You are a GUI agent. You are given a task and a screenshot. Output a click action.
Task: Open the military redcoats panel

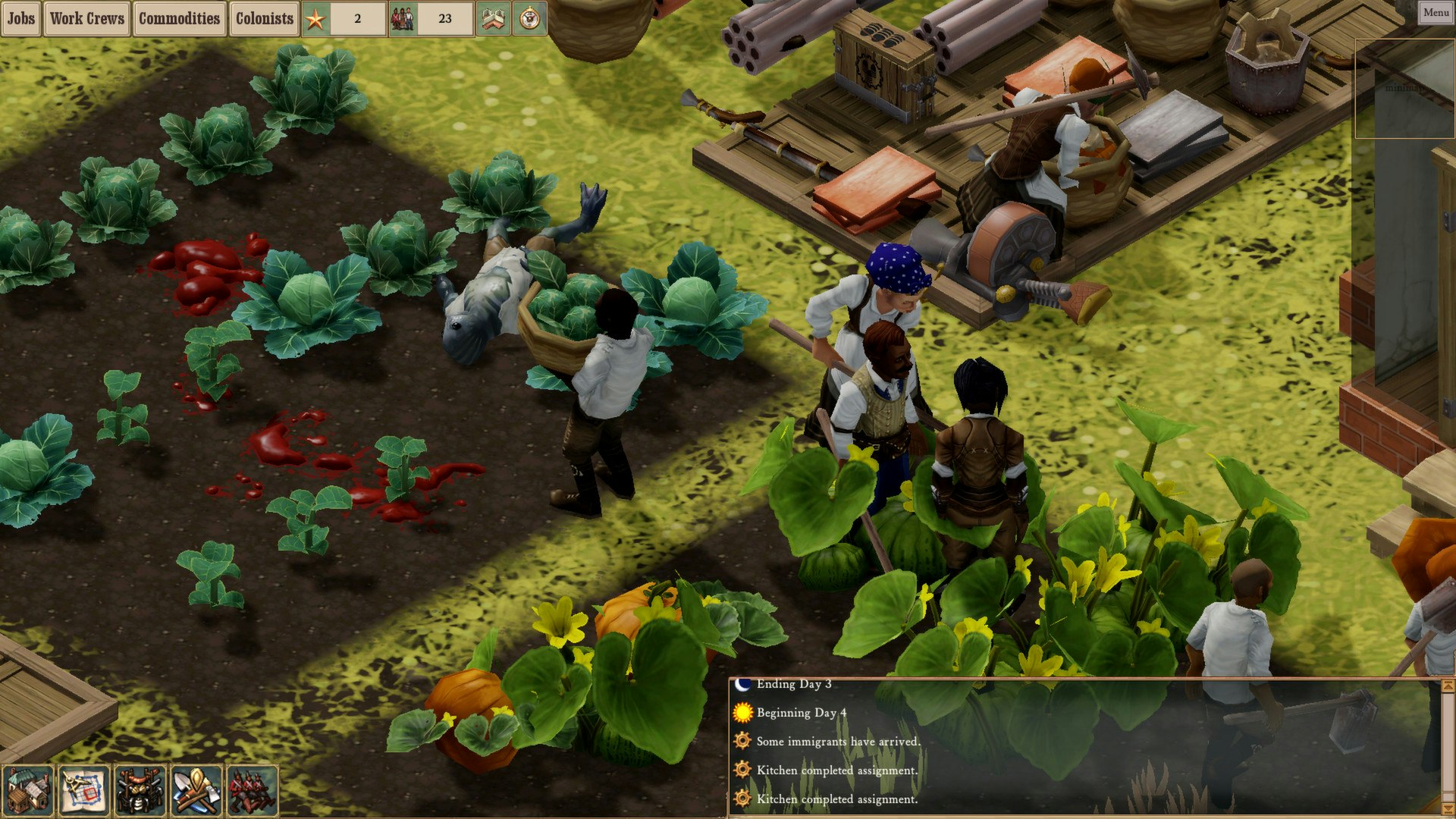click(253, 789)
